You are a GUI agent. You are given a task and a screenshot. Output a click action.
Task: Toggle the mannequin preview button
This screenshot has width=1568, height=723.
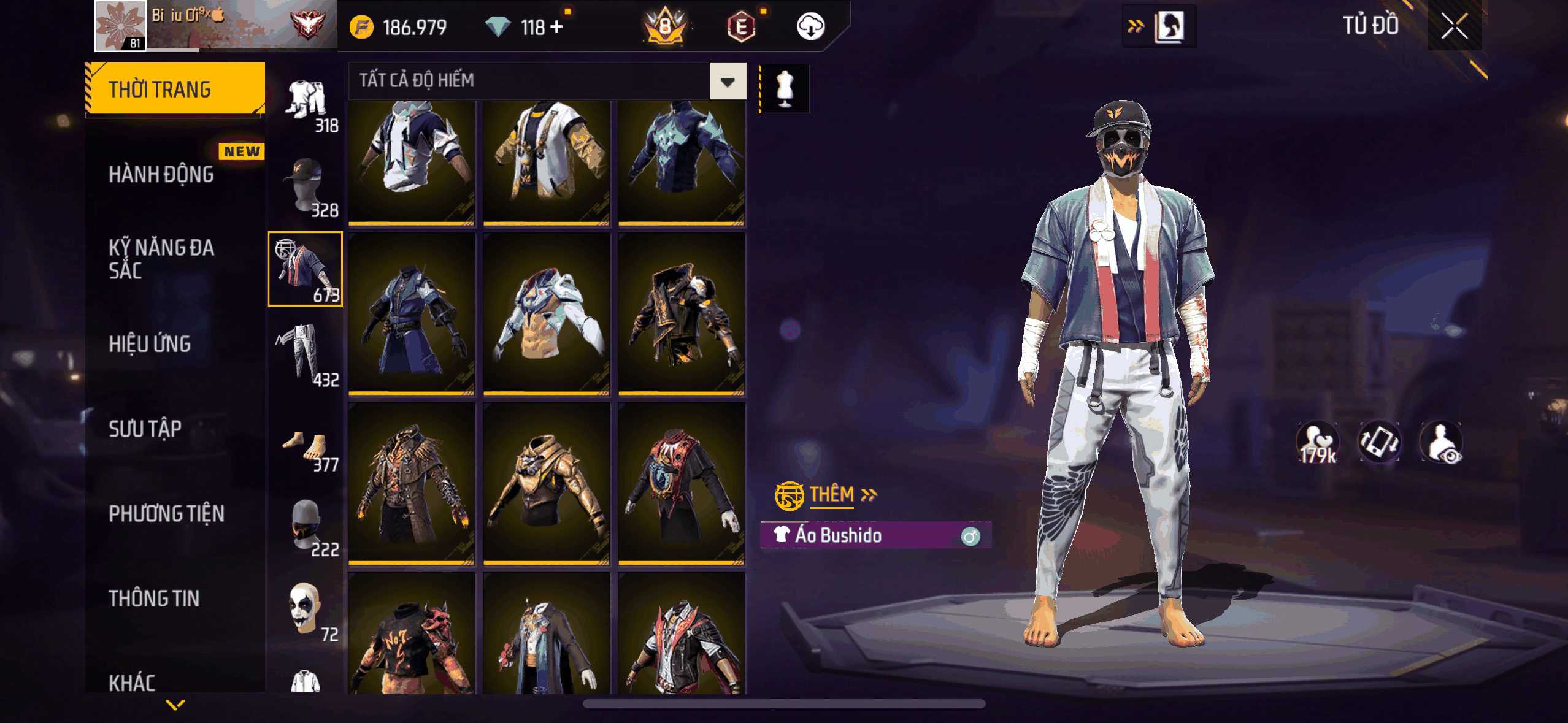point(785,89)
